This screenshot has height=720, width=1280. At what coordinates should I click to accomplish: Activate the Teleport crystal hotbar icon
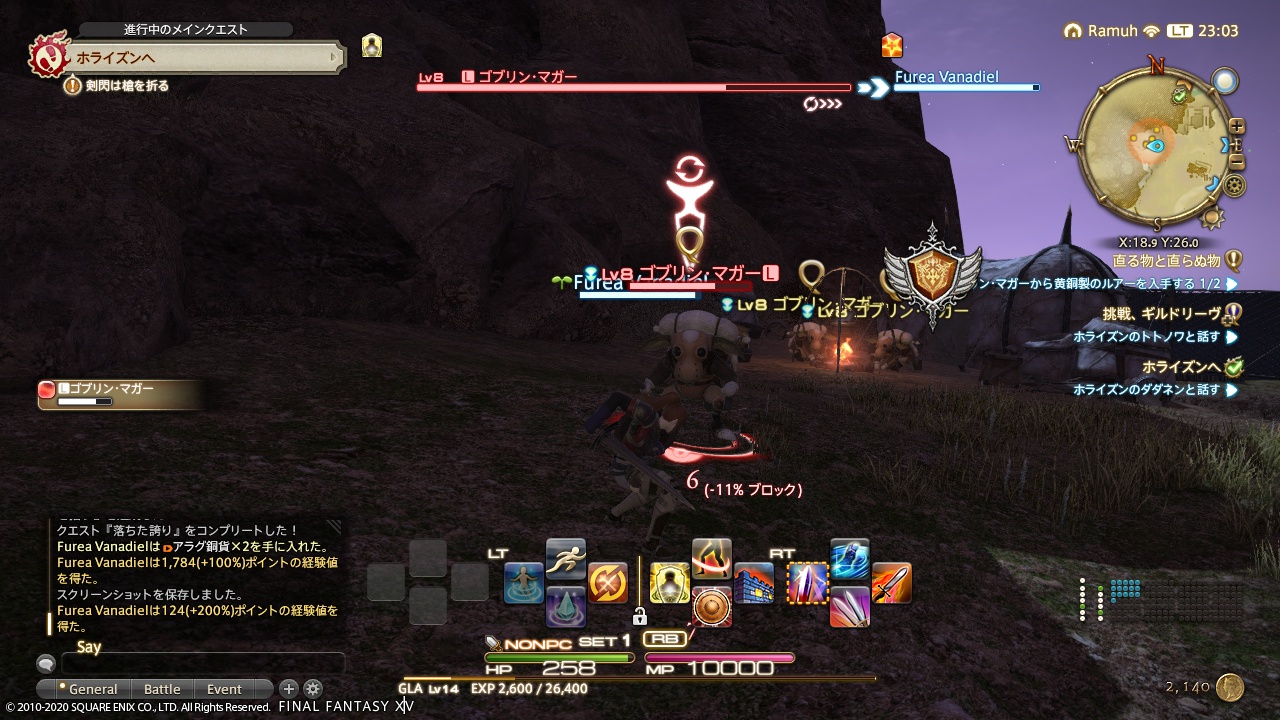point(565,608)
